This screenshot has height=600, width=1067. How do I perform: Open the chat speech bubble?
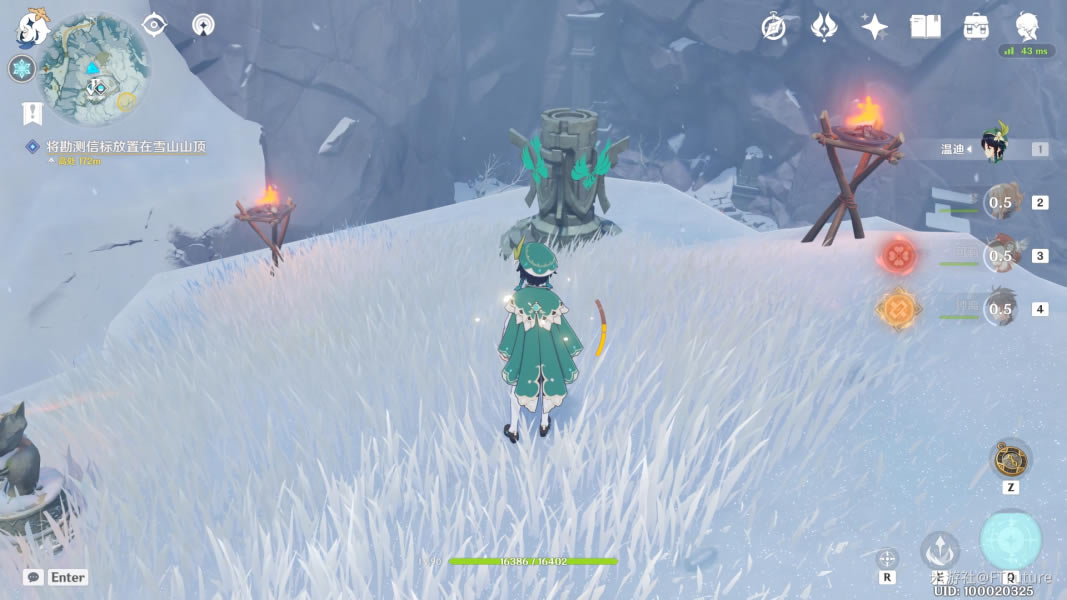[x=33, y=577]
